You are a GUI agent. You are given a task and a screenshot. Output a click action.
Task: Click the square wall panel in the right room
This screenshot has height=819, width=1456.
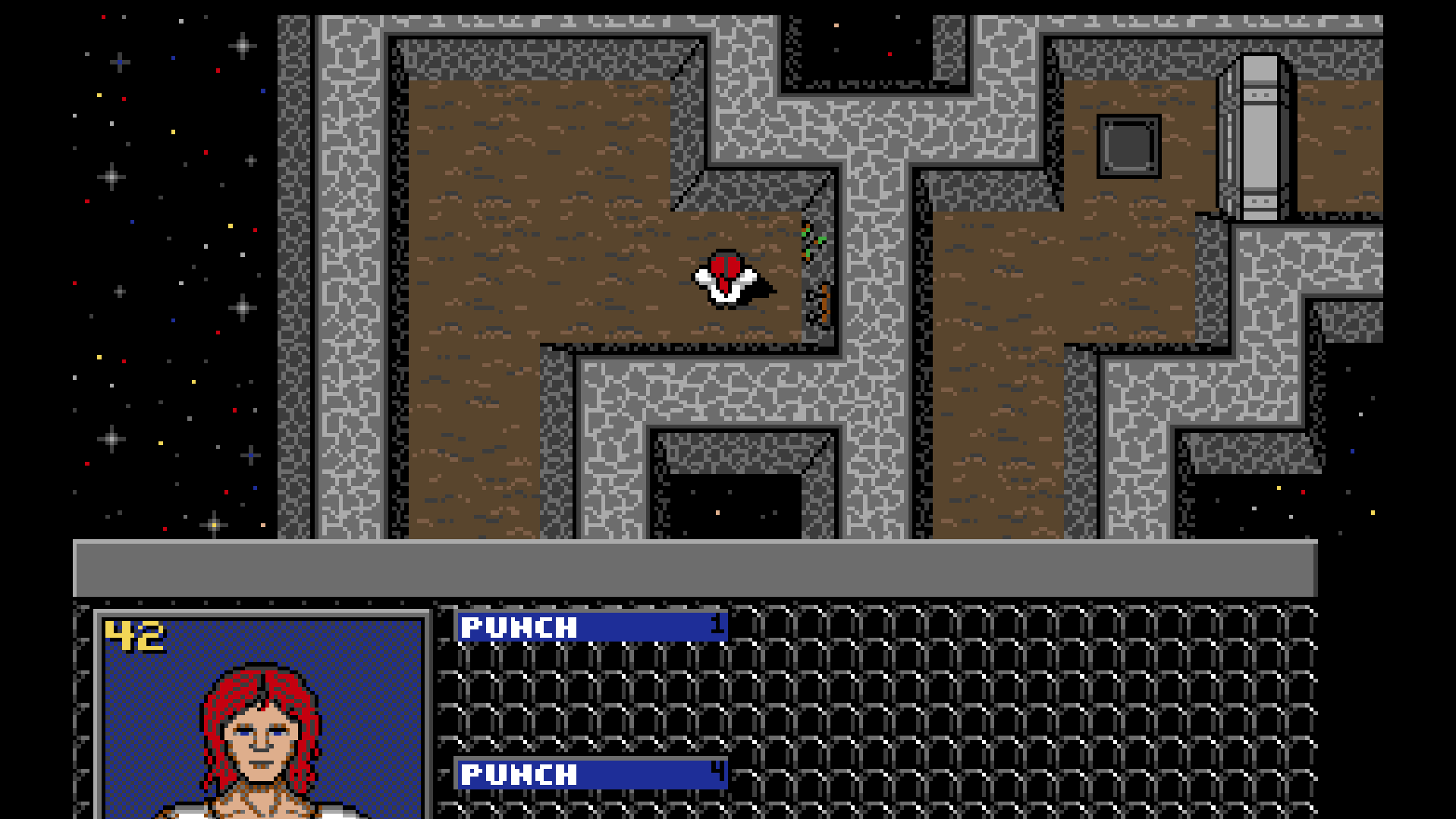tap(1128, 148)
